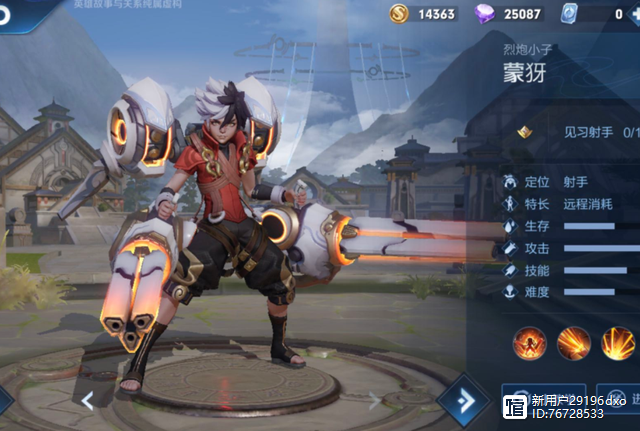Tap the purple diamond currency icon

(484, 14)
